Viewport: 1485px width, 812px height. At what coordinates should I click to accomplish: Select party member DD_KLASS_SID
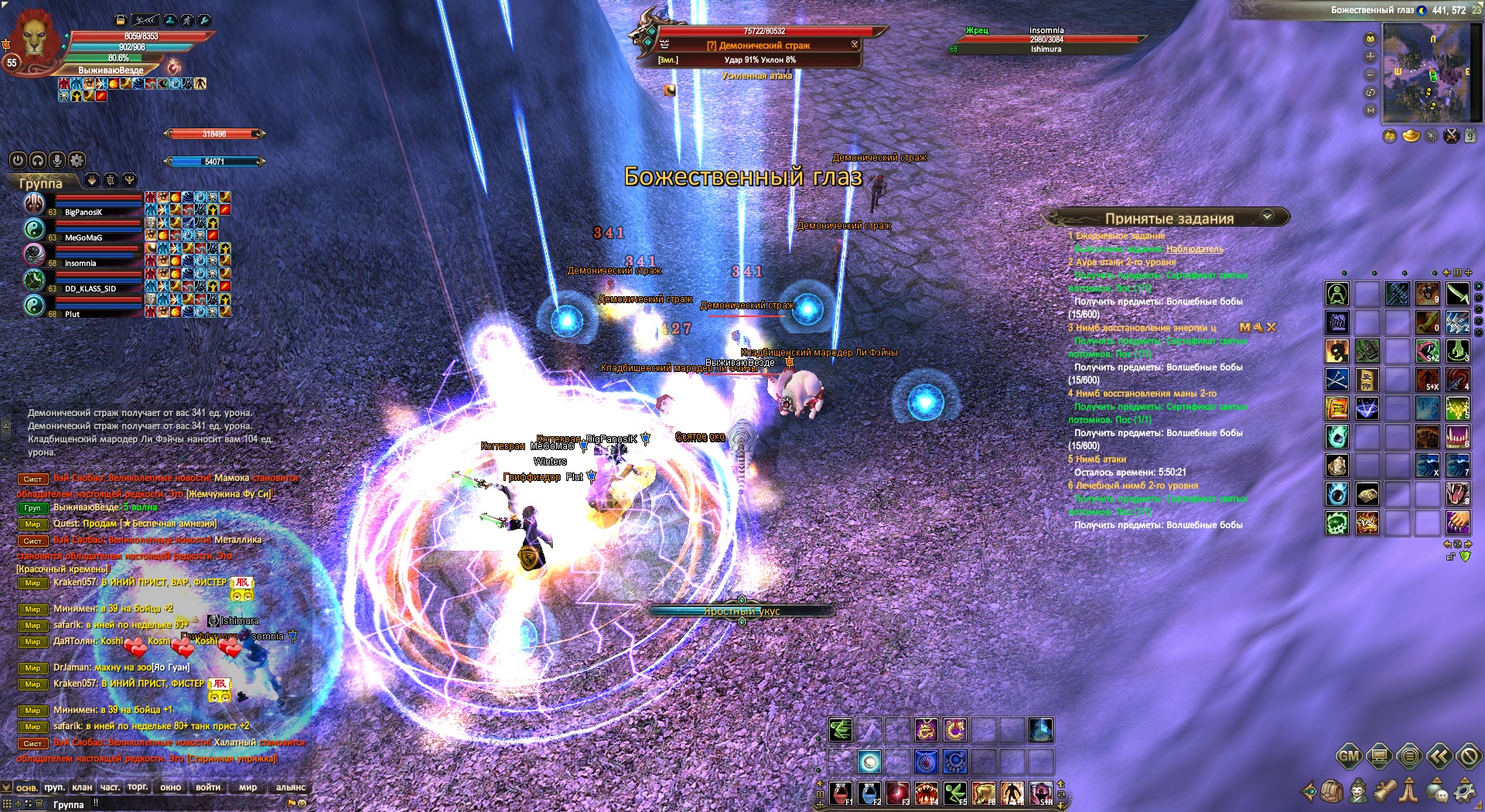[x=90, y=288]
